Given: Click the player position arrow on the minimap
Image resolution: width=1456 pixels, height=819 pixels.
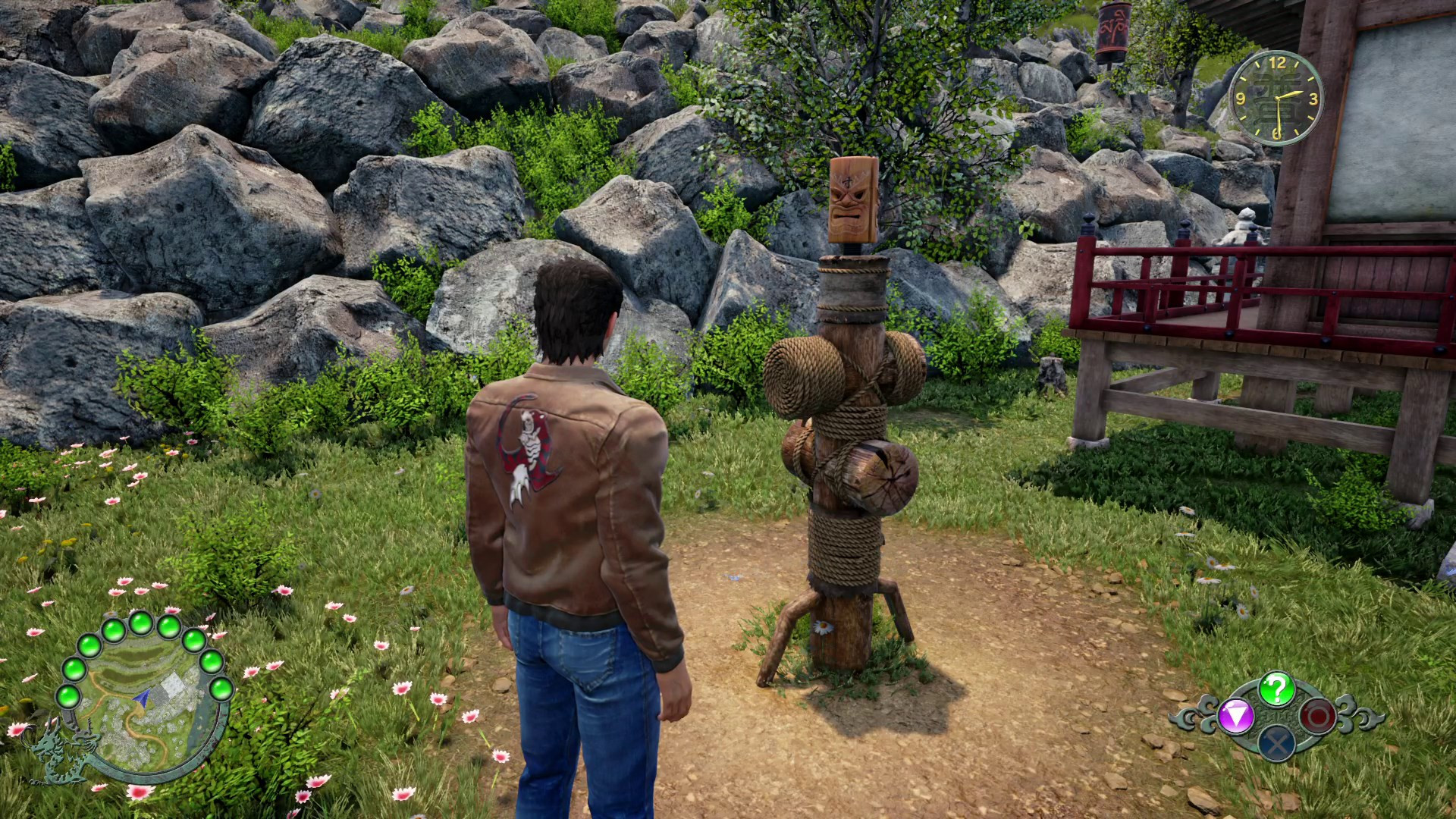Looking at the screenshot, I should coord(143,698).
